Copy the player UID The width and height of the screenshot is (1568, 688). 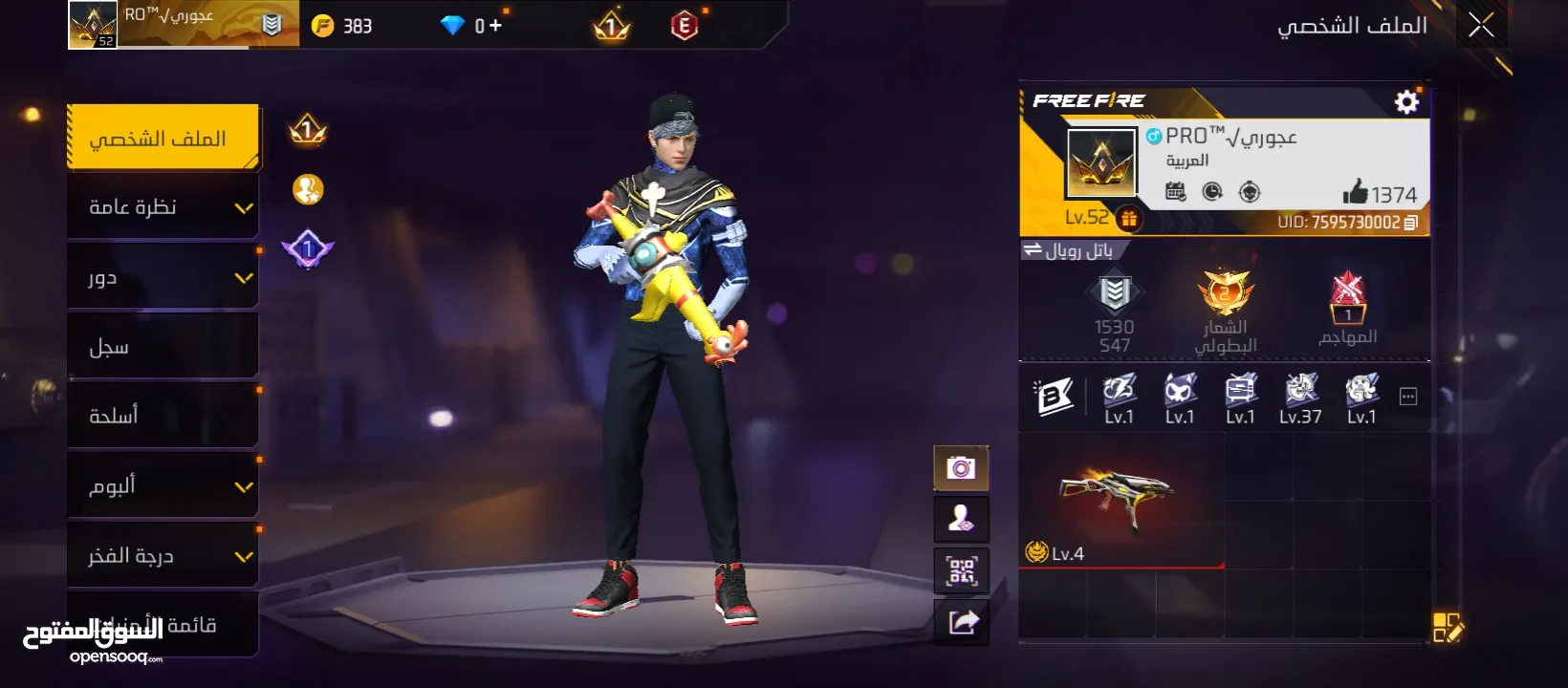point(1410,223)
